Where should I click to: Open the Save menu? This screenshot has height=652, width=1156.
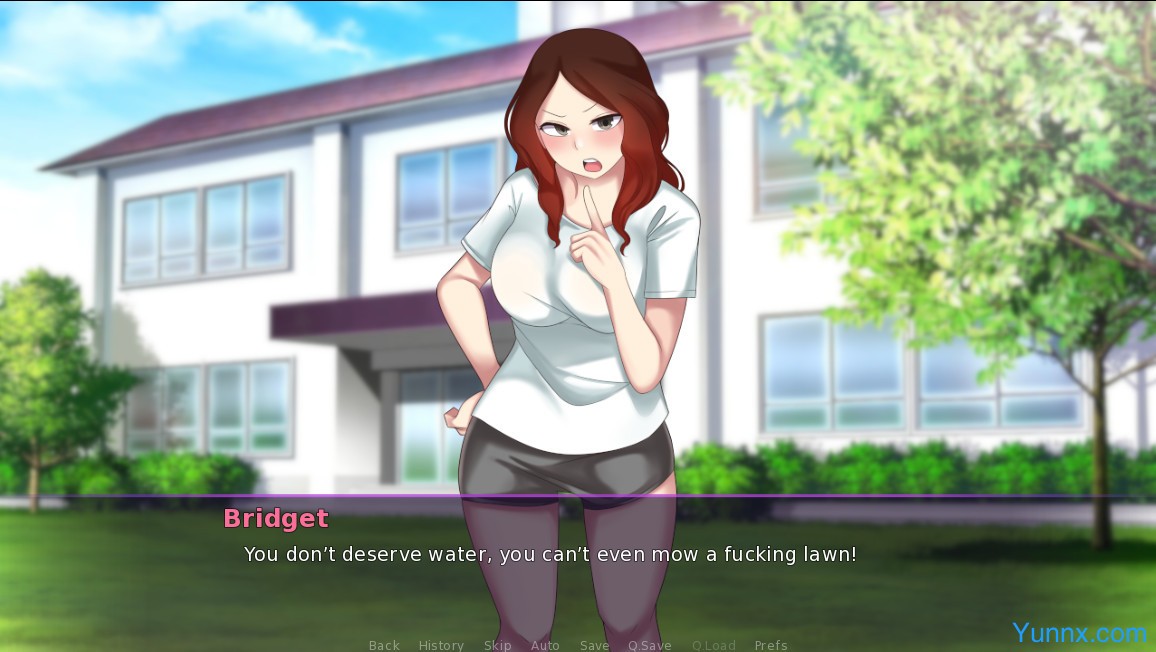pos(594,645)
